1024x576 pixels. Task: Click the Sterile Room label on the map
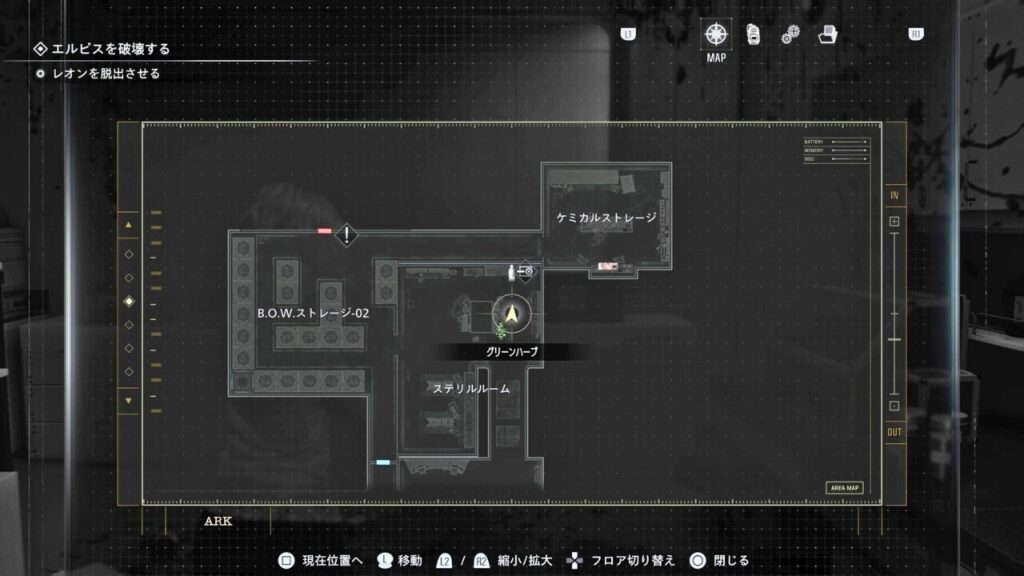(x=471, y=388)
